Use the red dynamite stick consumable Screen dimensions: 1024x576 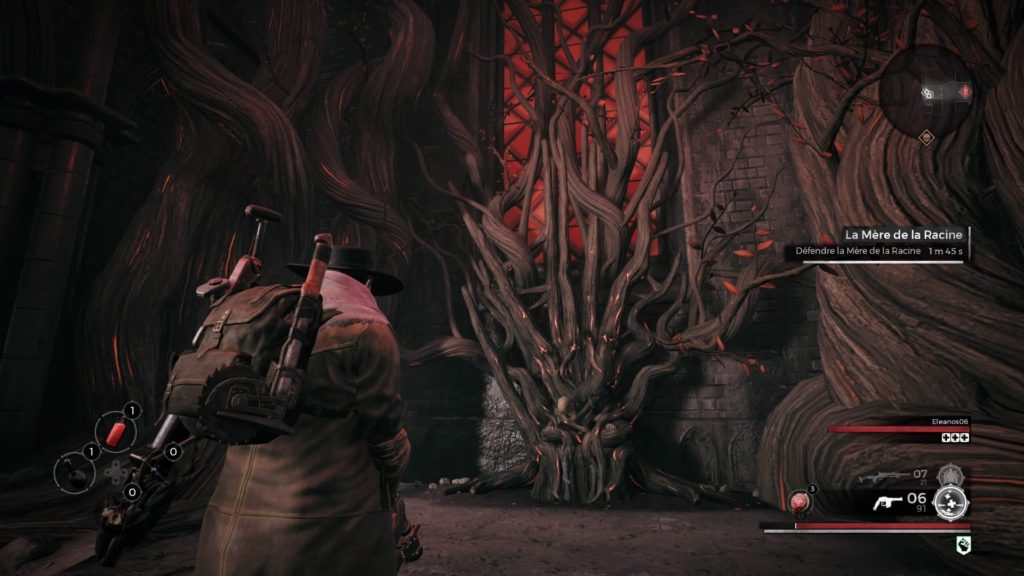tap(117, 432)
